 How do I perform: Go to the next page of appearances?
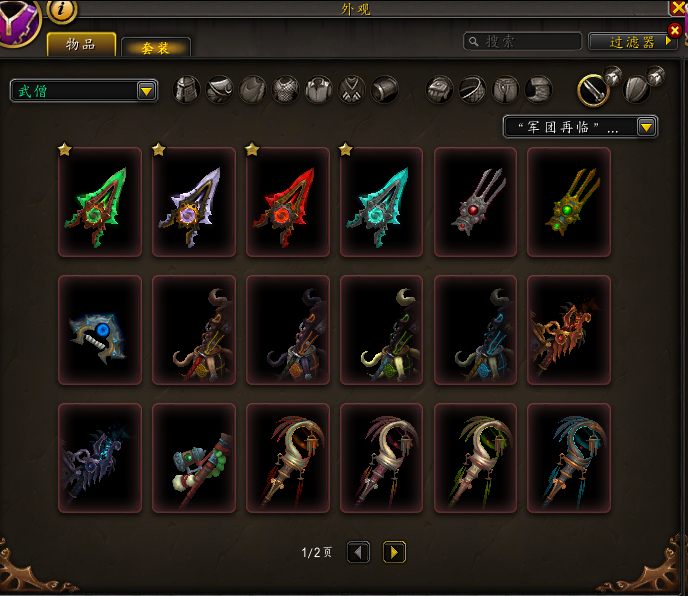pos(394,552)
